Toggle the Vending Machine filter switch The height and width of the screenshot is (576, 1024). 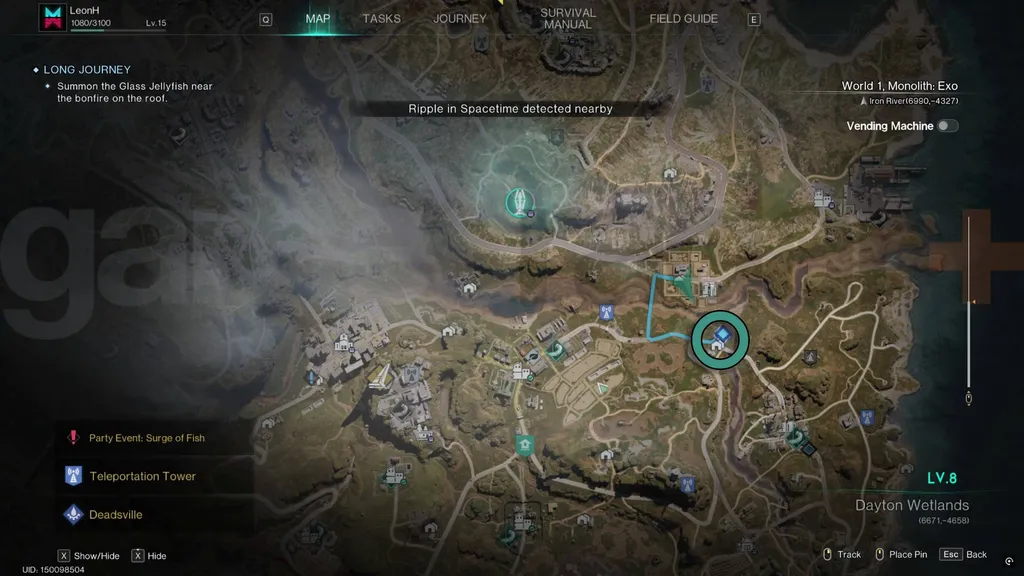(x=945, y=126)
